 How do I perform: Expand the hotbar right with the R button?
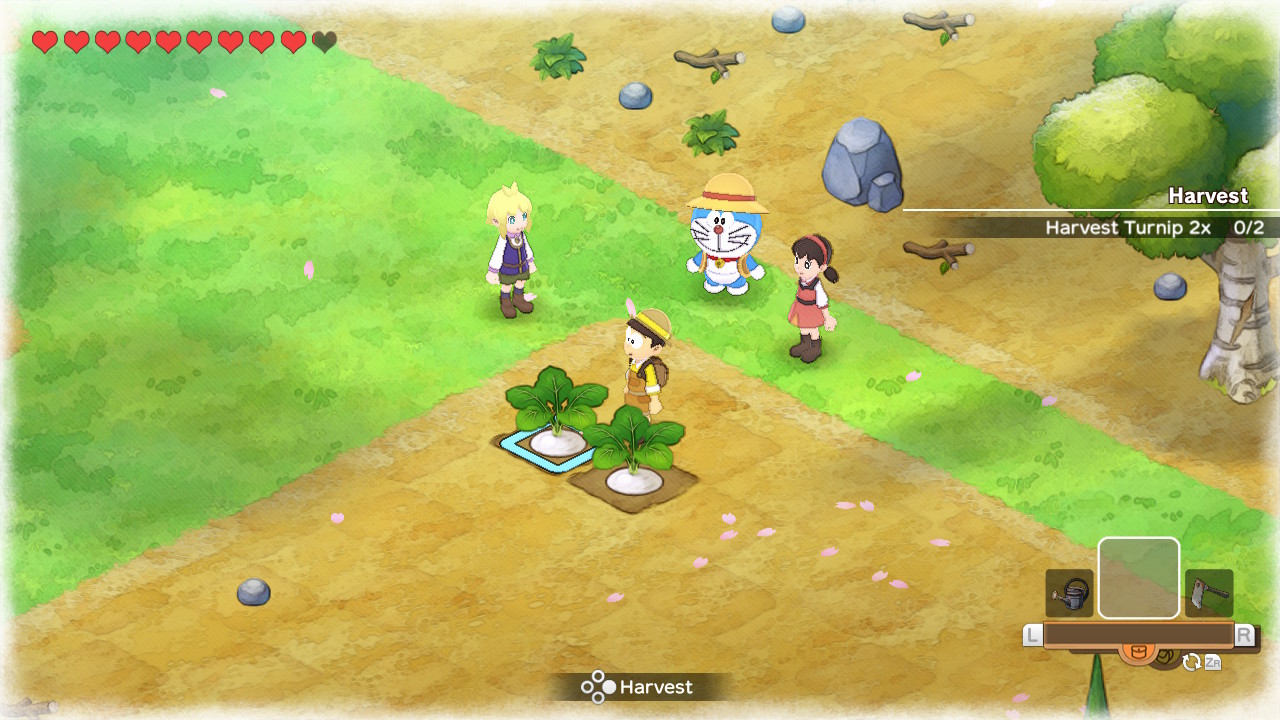[x=1245, y=632]
